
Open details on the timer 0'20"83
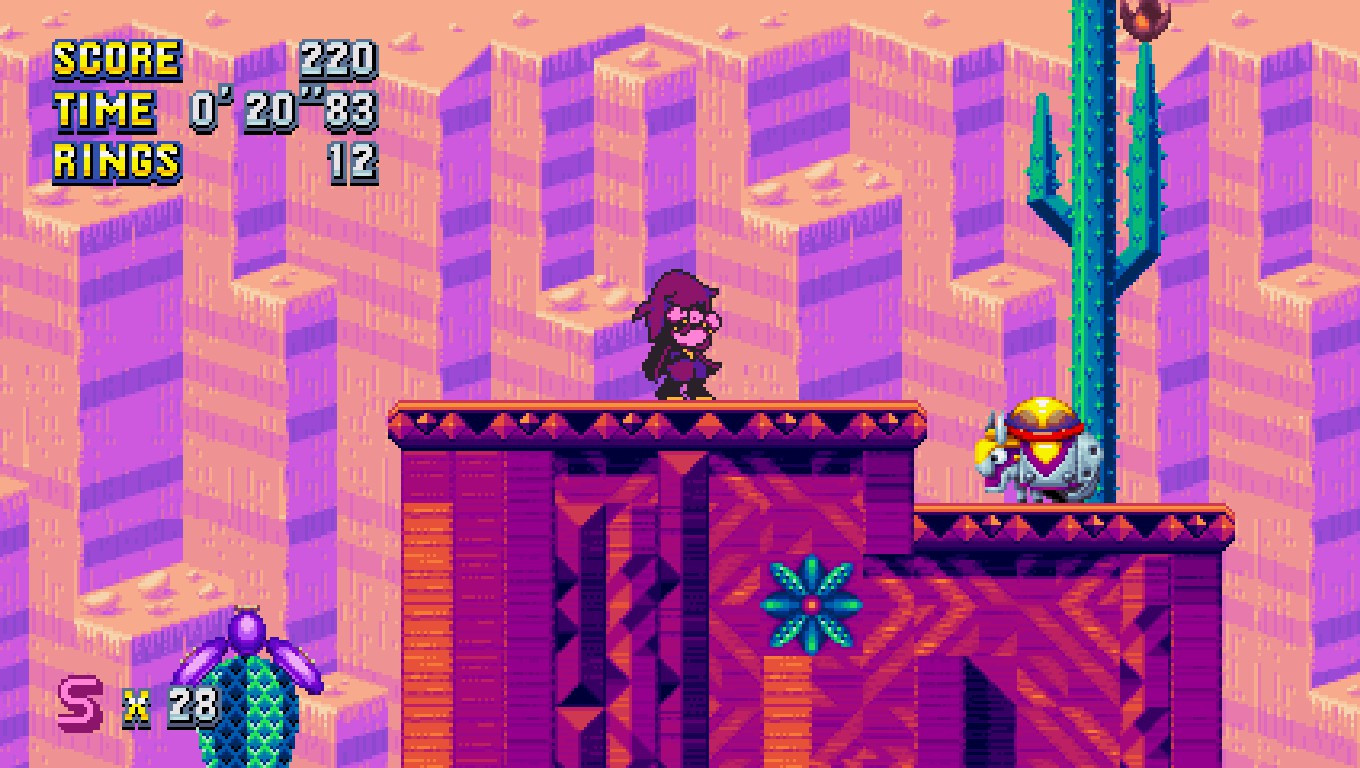click(x=280, y=110)
